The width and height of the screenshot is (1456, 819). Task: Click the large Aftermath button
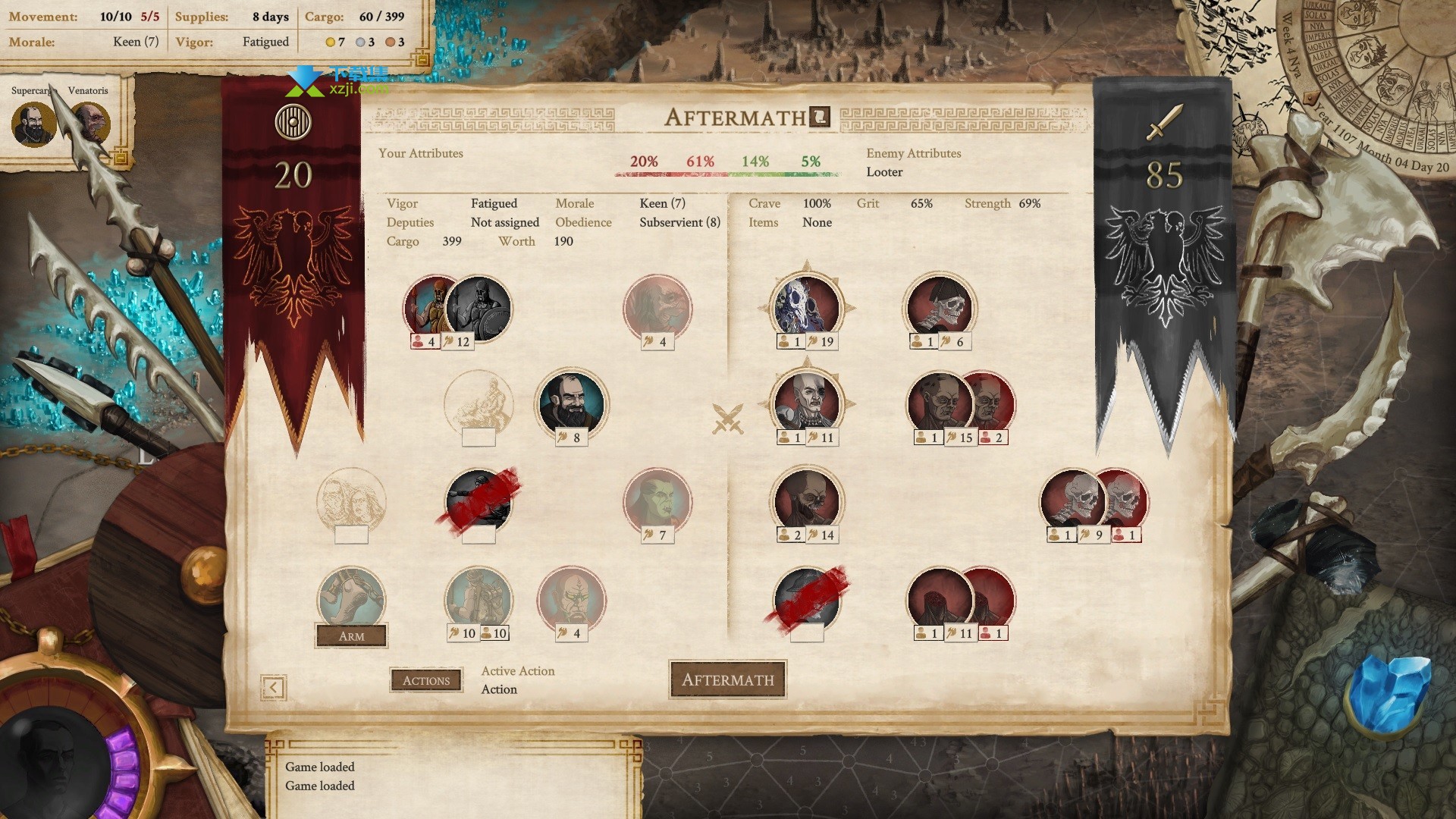[x=727, y=679]
